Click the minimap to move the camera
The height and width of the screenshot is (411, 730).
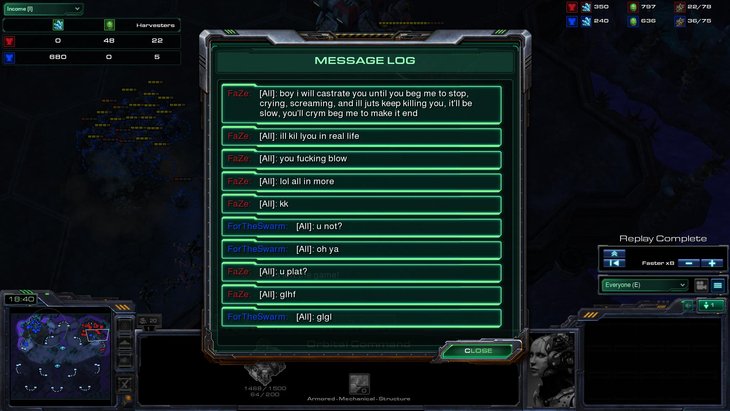pyautogui.click(x=56, y=351)
